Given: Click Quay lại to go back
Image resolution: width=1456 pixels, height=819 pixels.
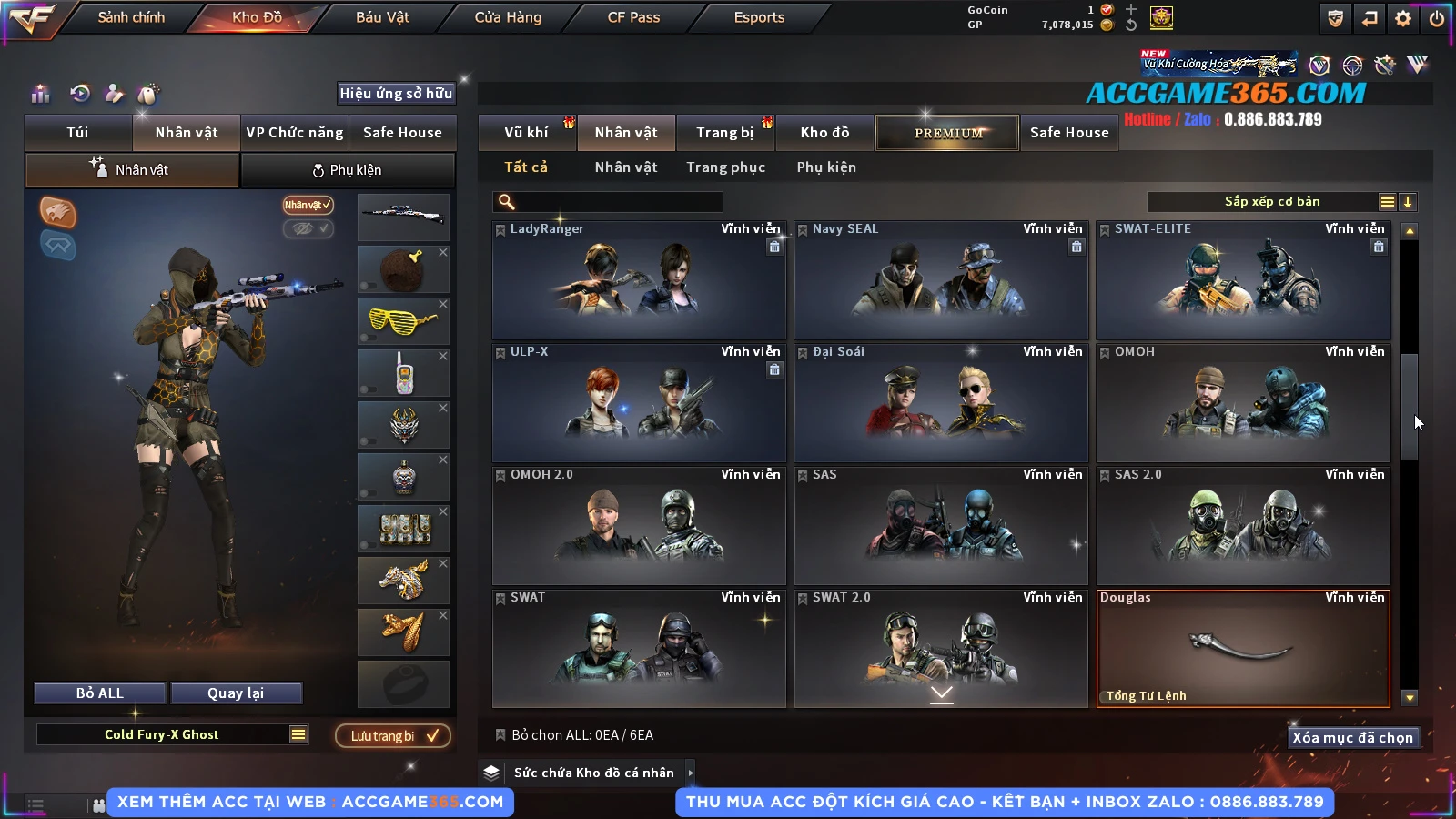Looking at the screenshot, I should pos(236,693).
